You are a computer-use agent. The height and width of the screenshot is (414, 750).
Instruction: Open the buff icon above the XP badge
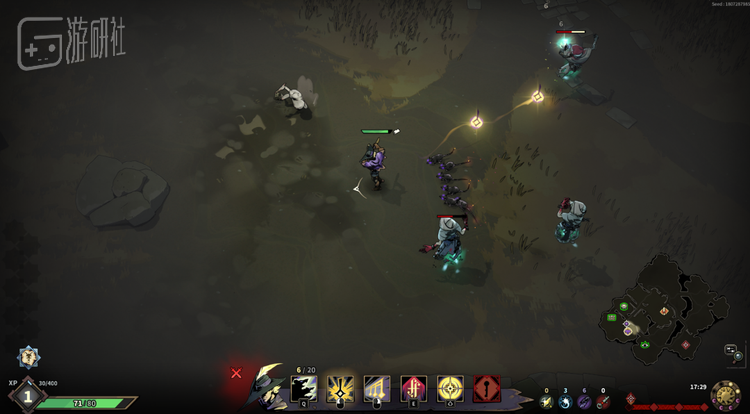[x=28, y=357]
